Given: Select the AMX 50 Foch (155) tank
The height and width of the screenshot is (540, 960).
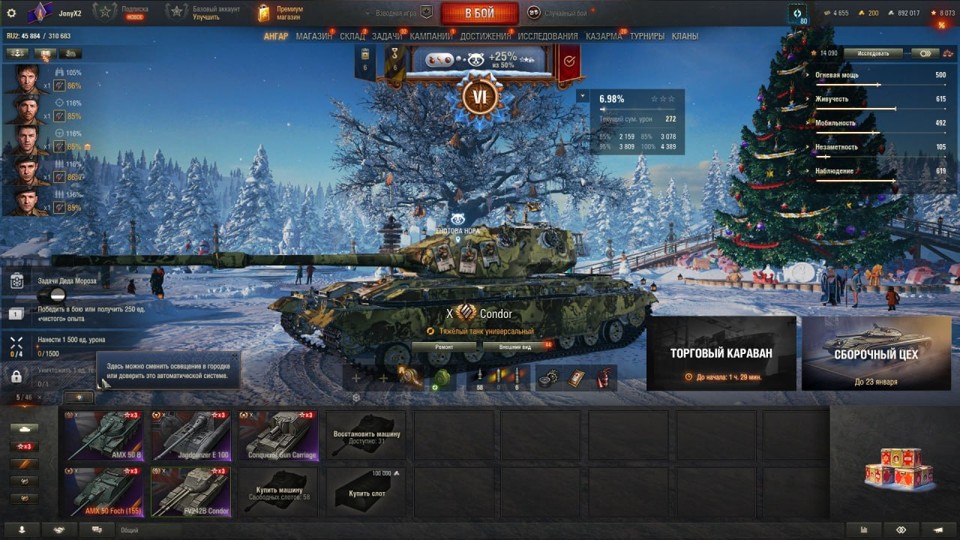Looking at the screenshot, I should point(103,491).
